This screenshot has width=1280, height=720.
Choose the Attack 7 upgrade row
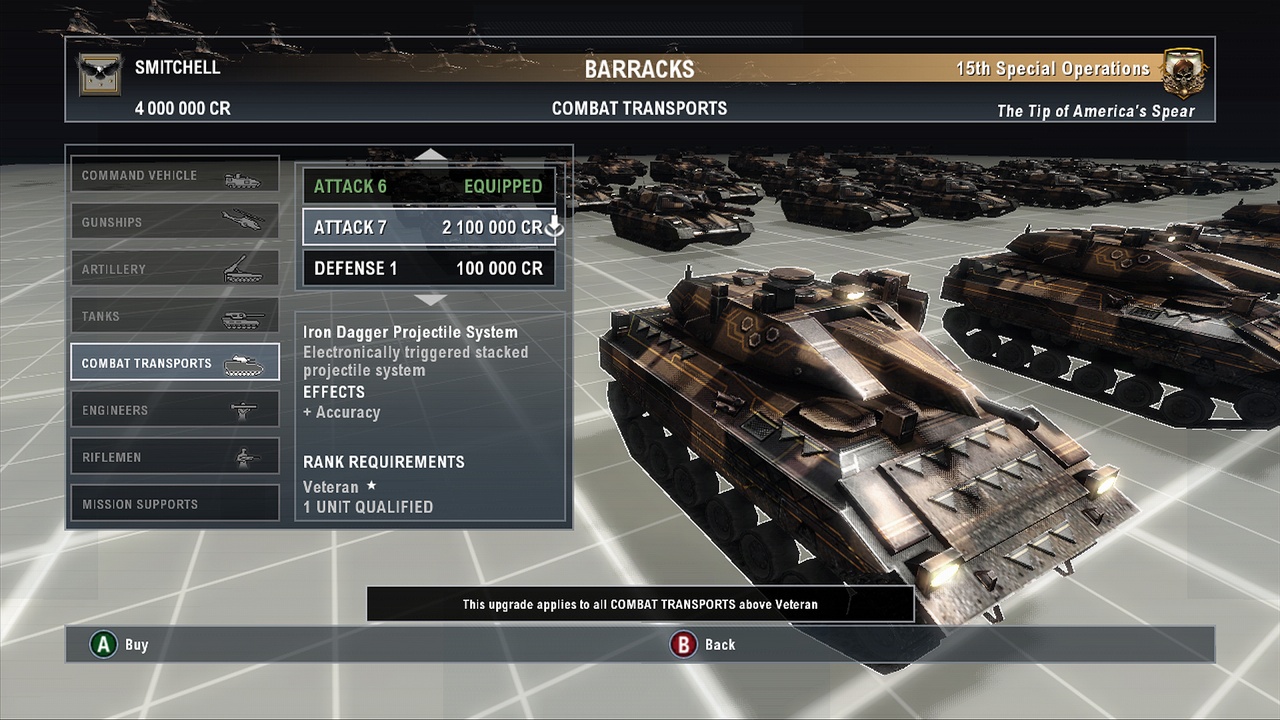pos(428,227)
